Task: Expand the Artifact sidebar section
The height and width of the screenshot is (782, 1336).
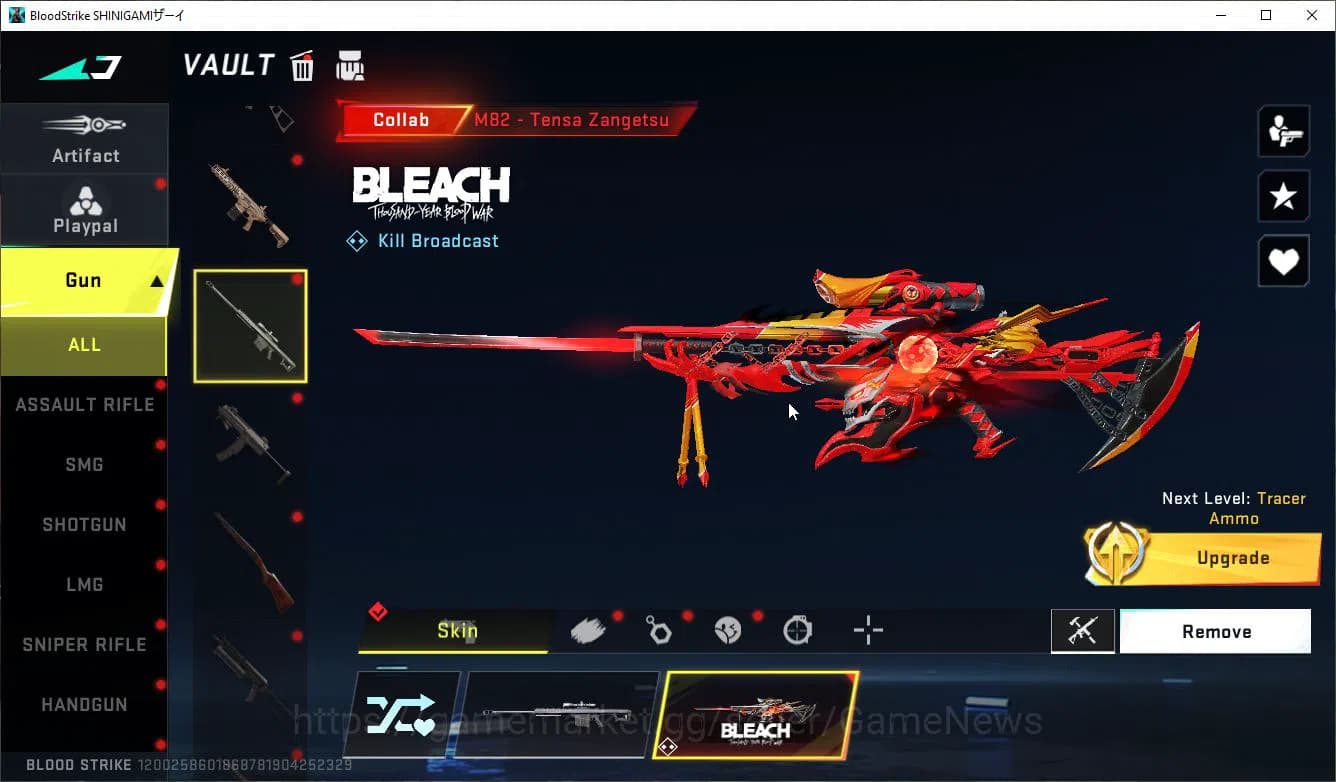Action: tap(85, 138)
